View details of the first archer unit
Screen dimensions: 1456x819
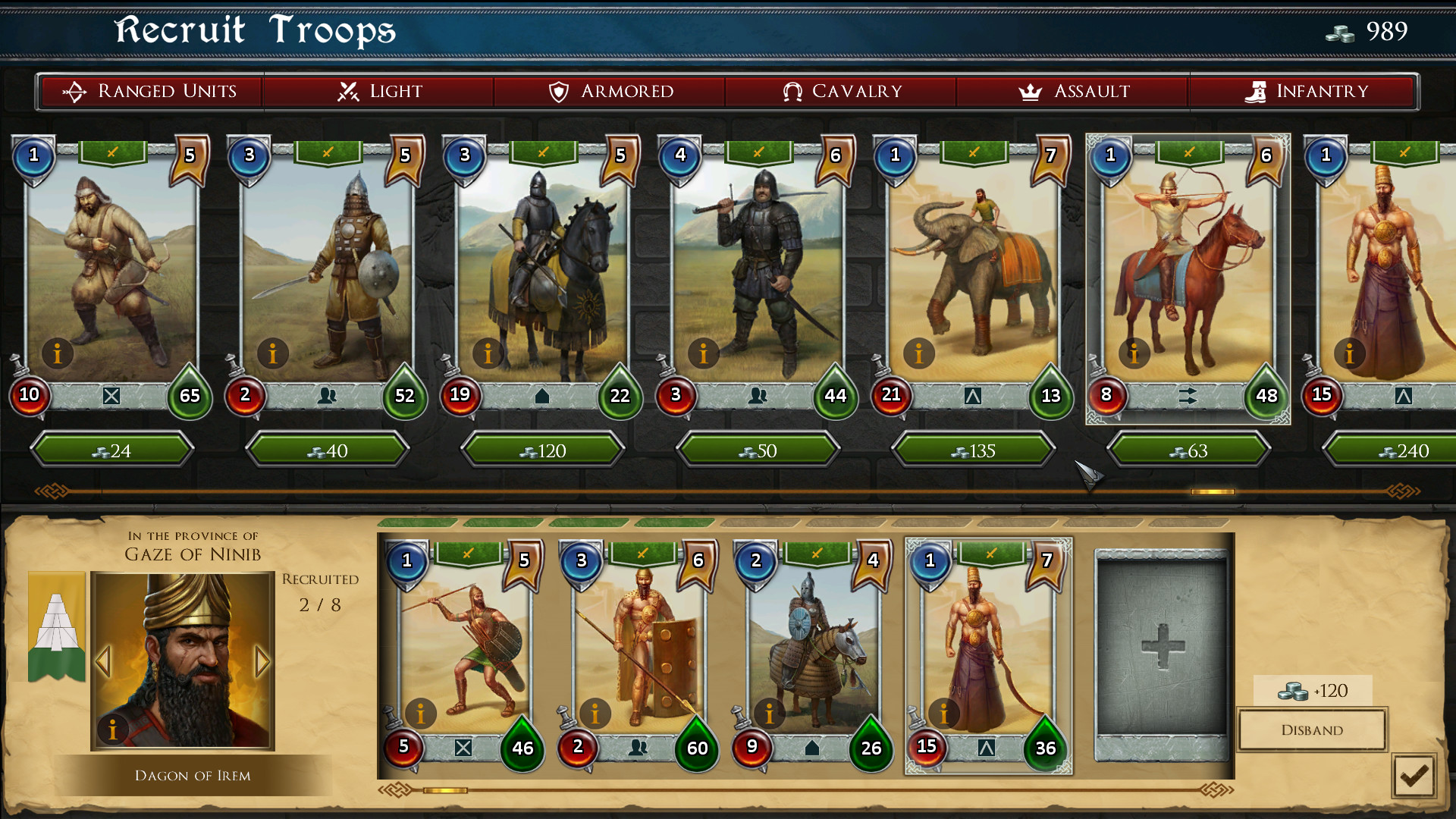58,353
